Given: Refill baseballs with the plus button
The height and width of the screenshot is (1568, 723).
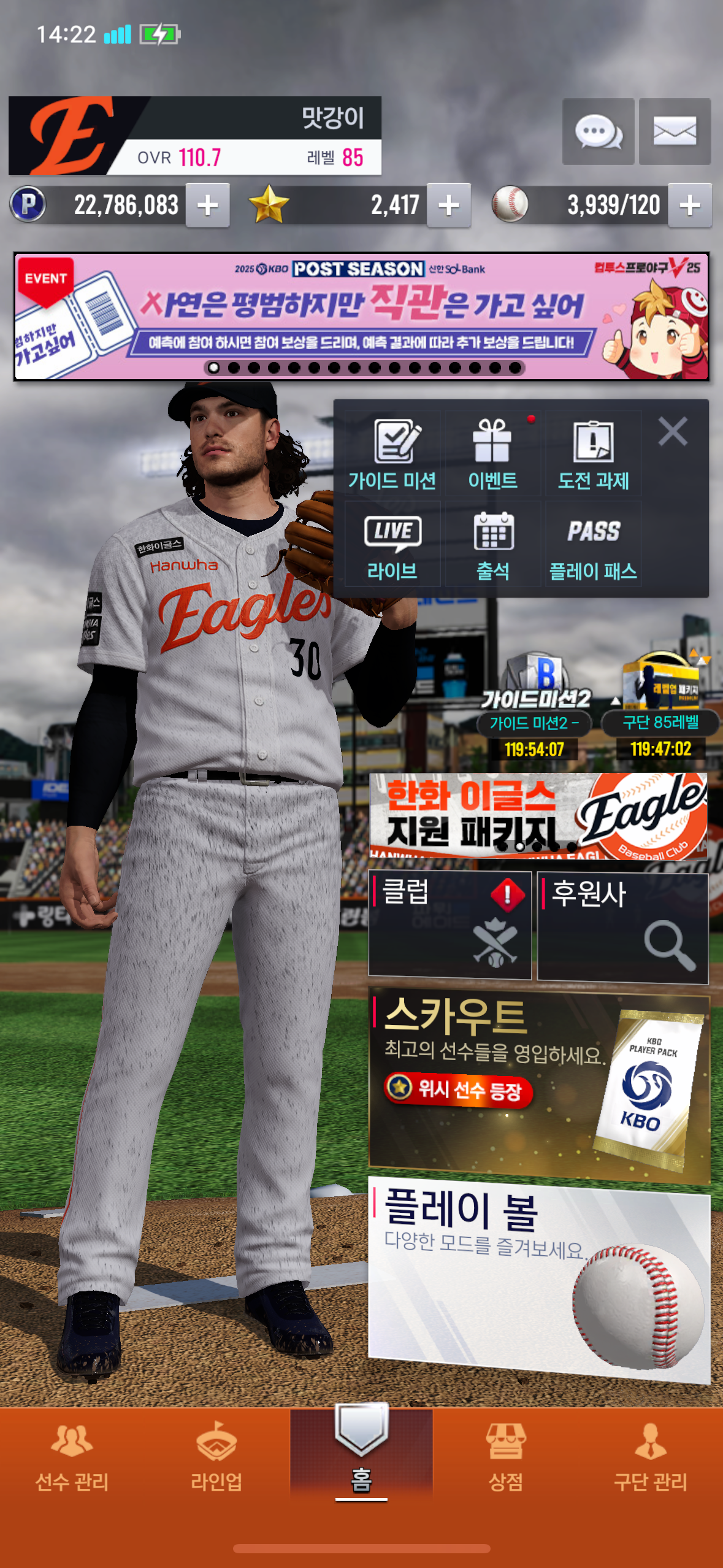Looking at the screenshot, I should pyautogui.click(x=690, y=205).
